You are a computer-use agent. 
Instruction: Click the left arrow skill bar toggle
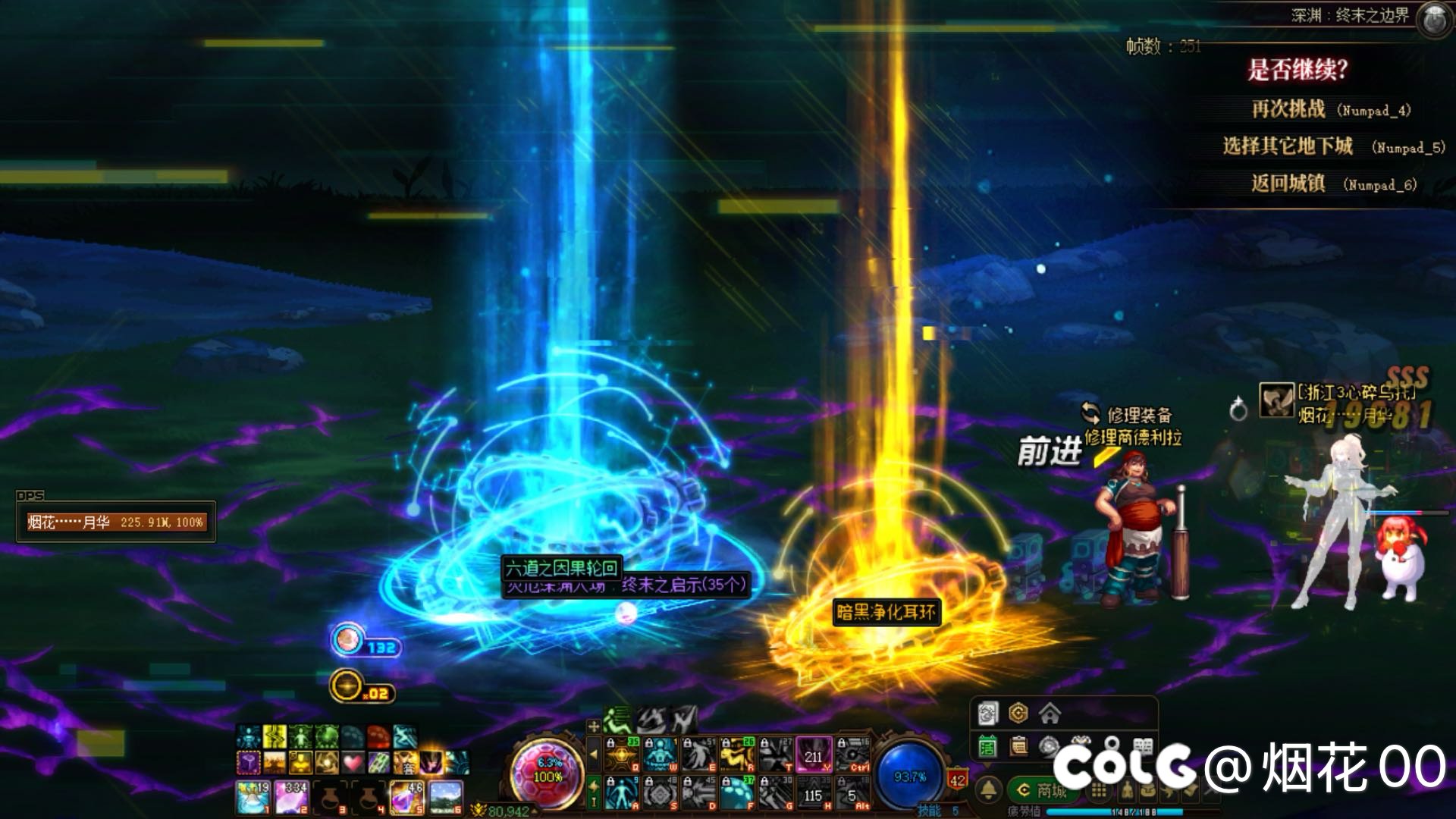594,755
